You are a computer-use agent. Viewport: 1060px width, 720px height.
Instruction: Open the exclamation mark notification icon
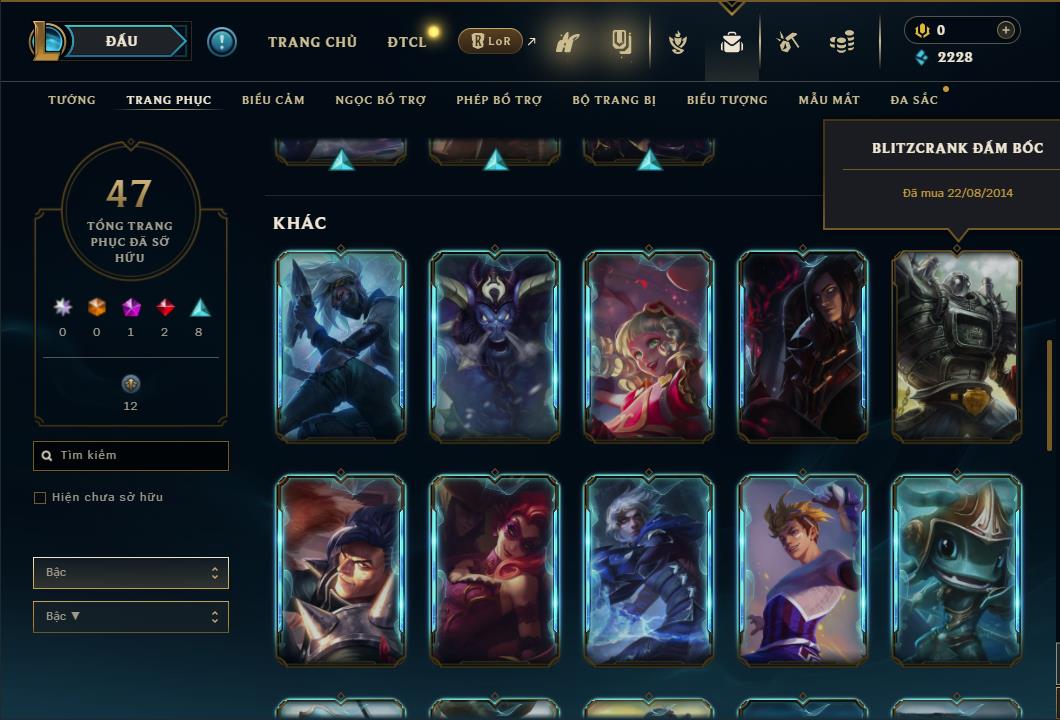click(x=222, y=42)
